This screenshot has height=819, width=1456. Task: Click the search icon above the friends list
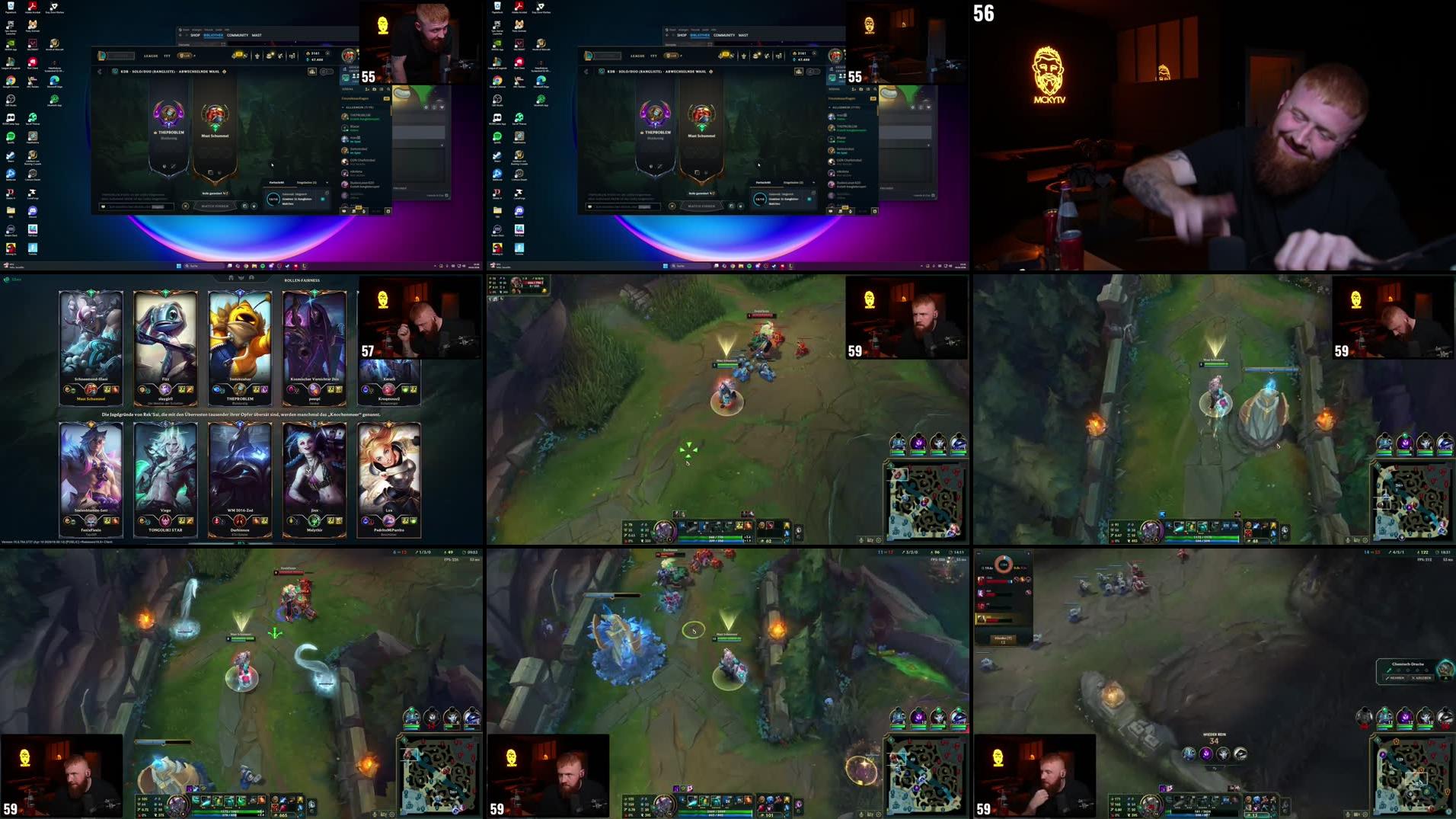388,89
